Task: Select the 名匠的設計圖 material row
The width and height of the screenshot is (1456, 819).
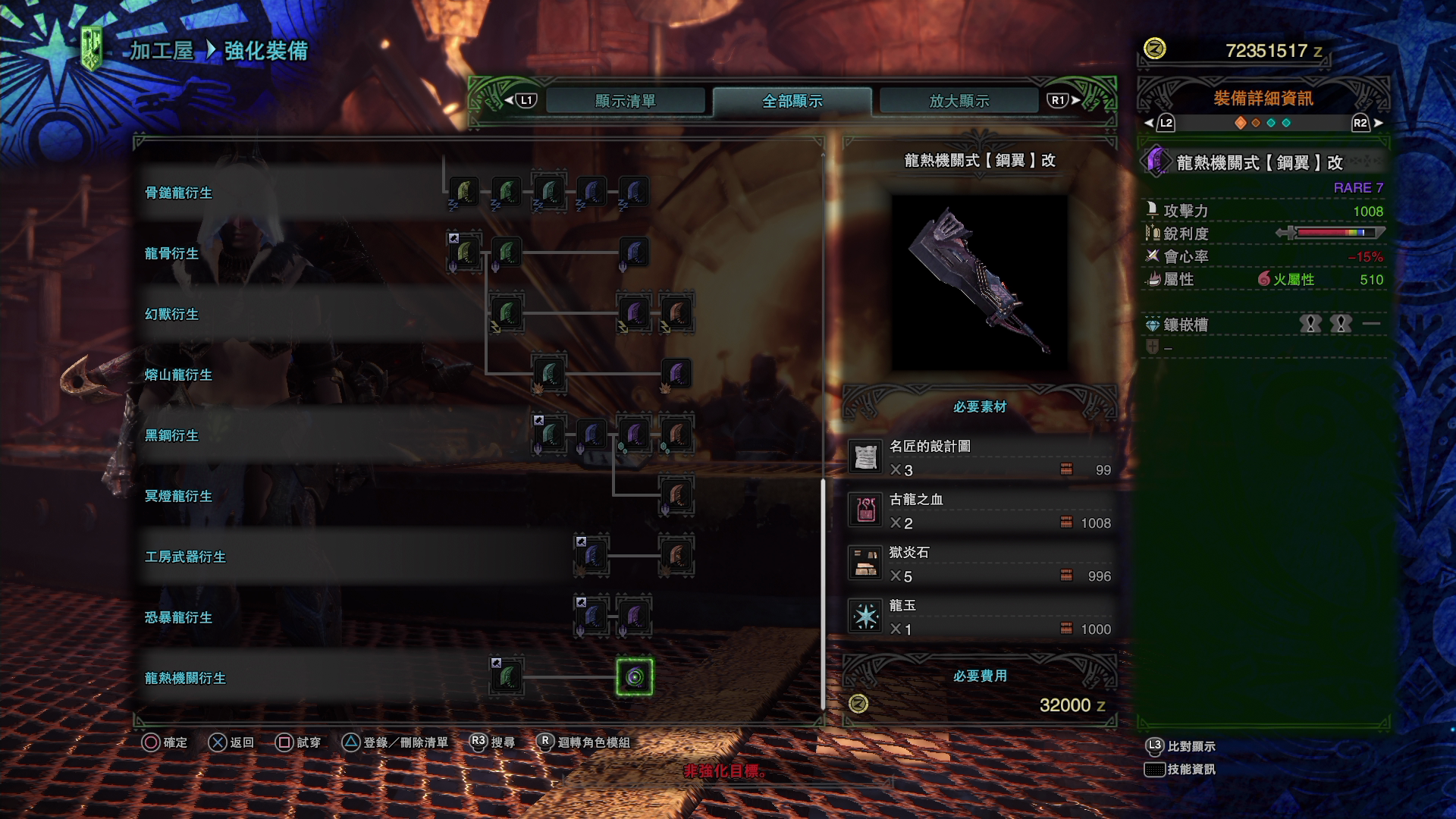Action: coord(980,458)
